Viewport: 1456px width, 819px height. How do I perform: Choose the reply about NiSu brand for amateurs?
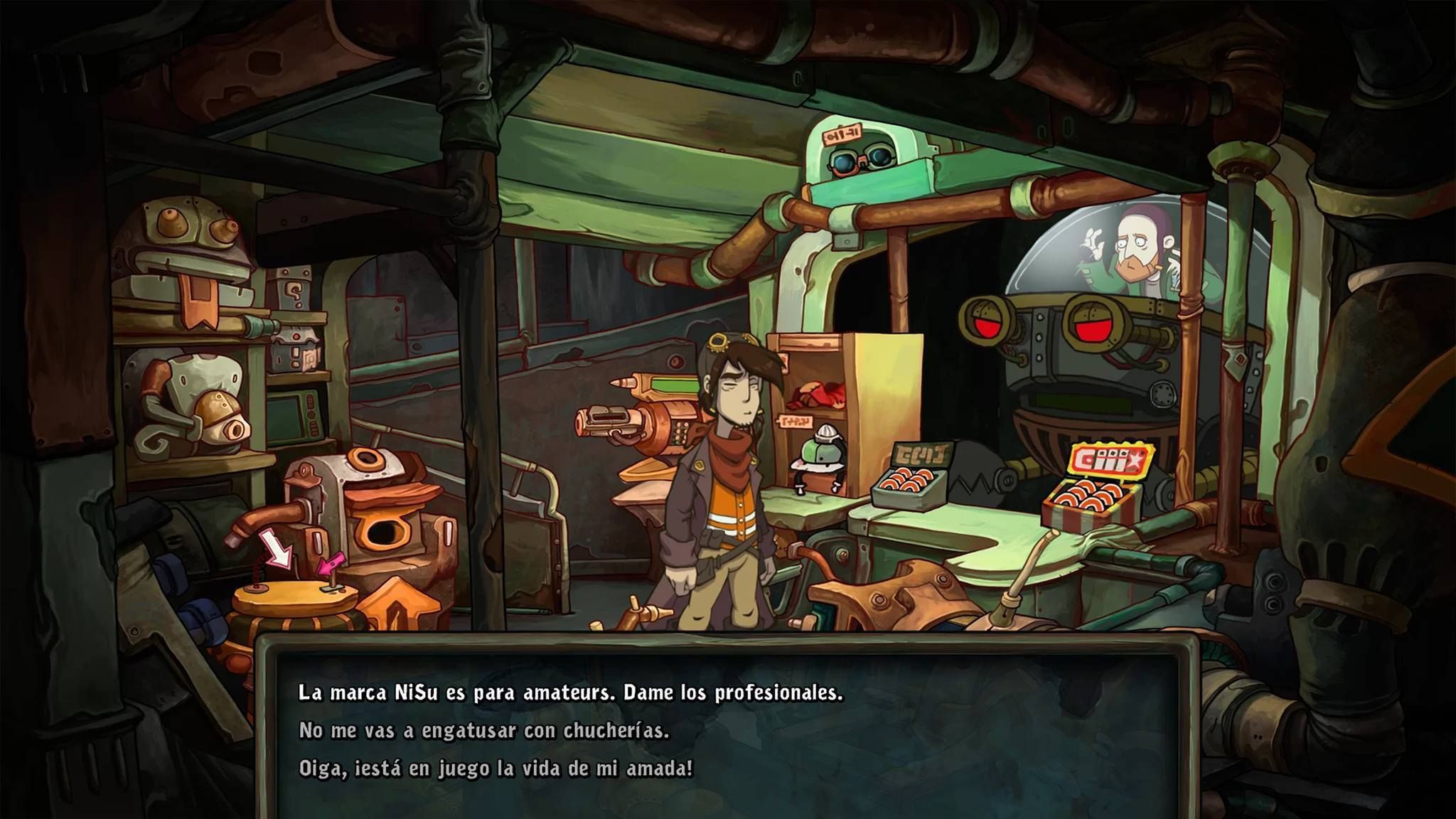pyautogui.click(x=570, y=692)
